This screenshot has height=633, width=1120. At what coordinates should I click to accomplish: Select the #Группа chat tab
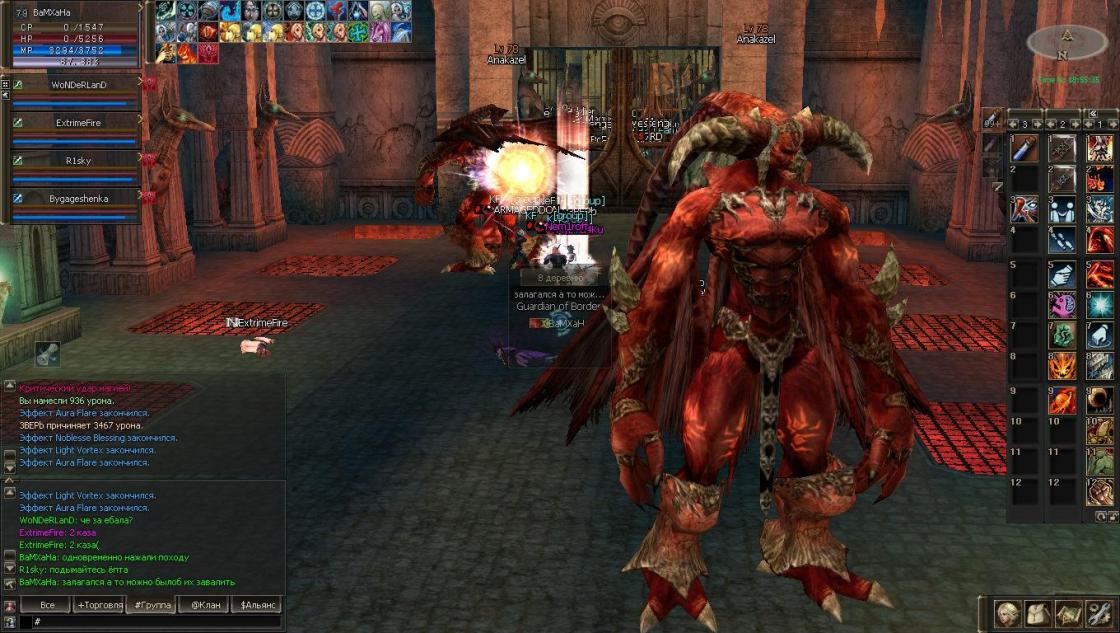click(x=152, y=605)
